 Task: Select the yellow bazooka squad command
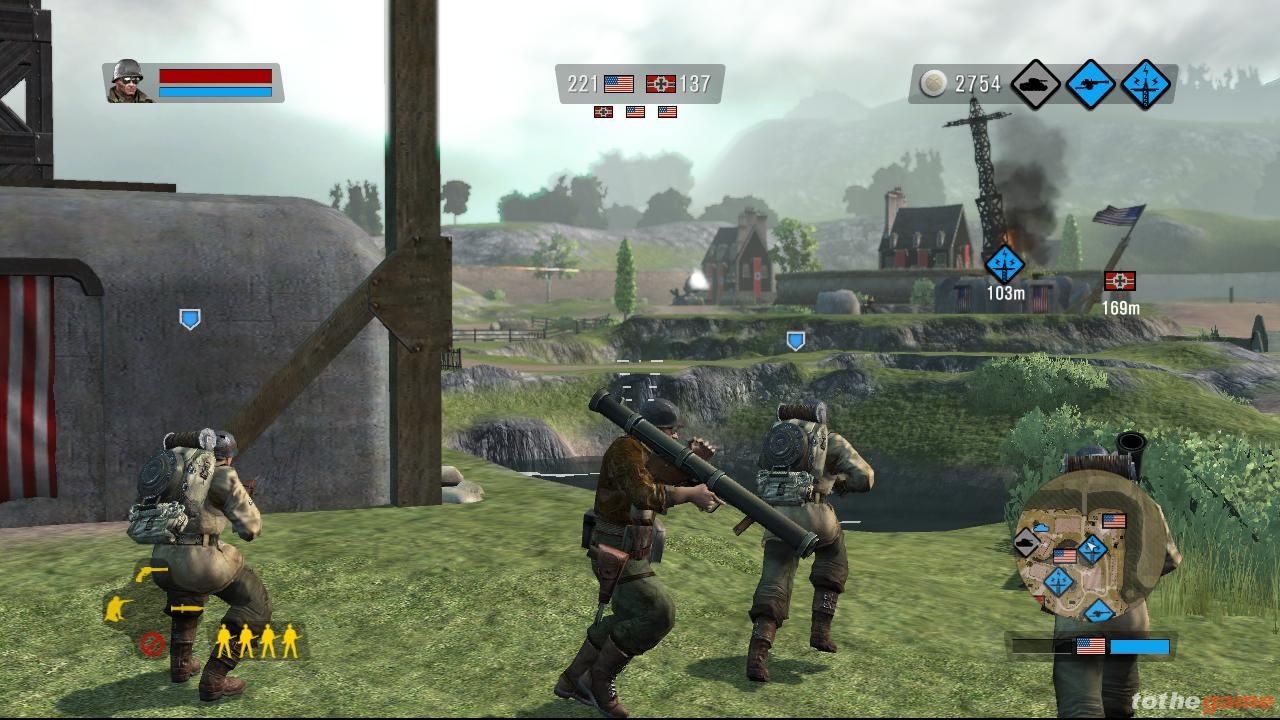(x=186, y=608)
